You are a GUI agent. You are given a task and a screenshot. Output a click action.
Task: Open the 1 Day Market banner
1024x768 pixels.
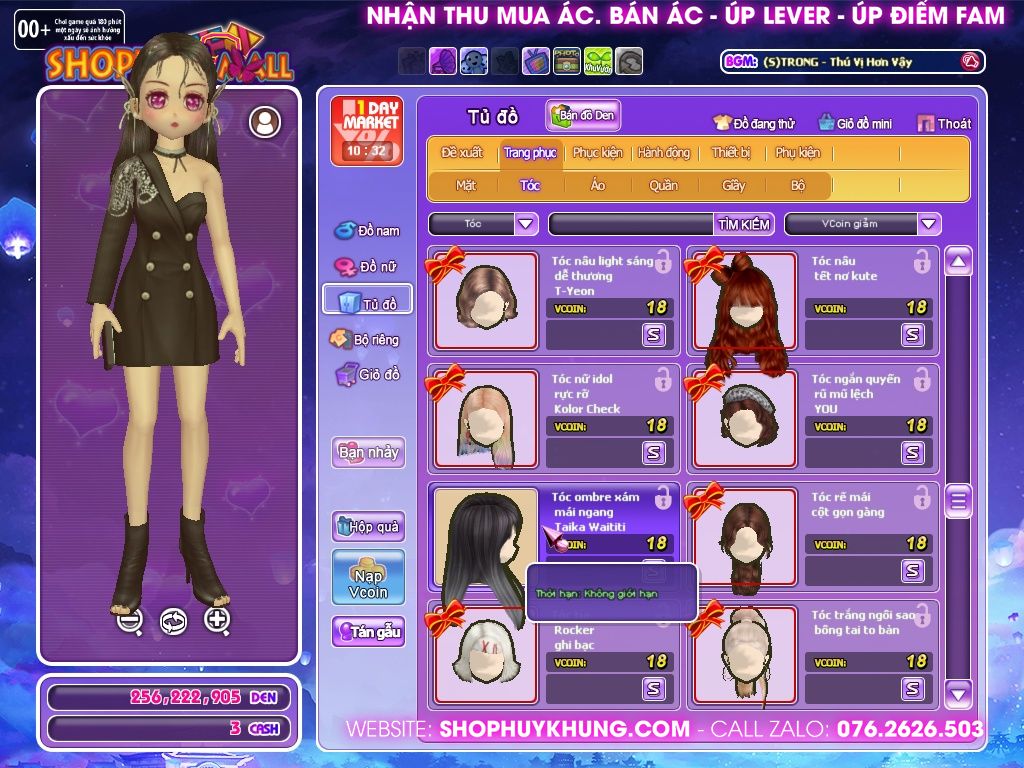(366, 130)
